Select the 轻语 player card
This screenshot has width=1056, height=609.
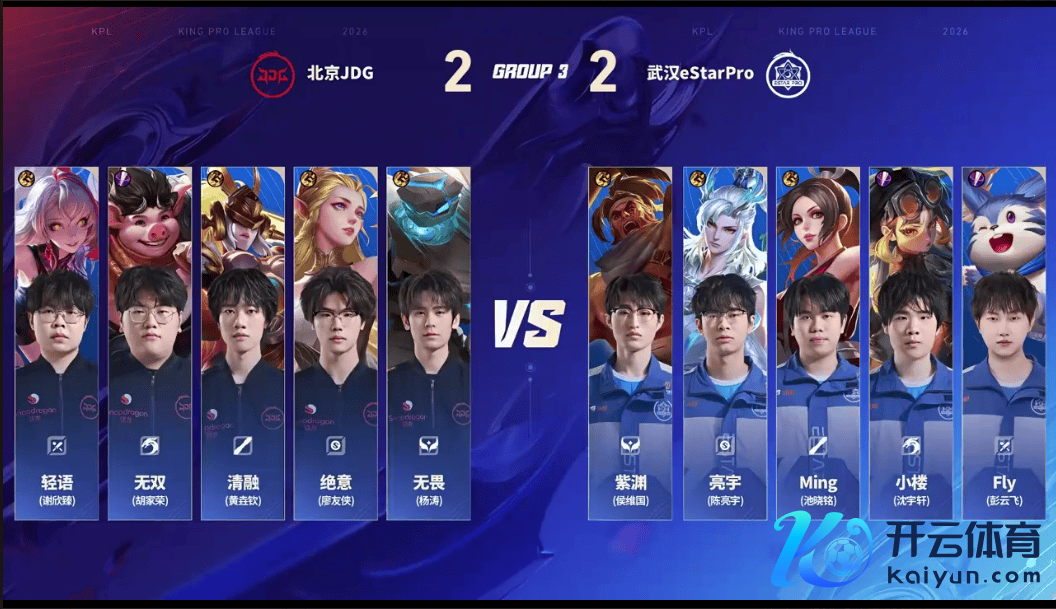pos(57,343)
